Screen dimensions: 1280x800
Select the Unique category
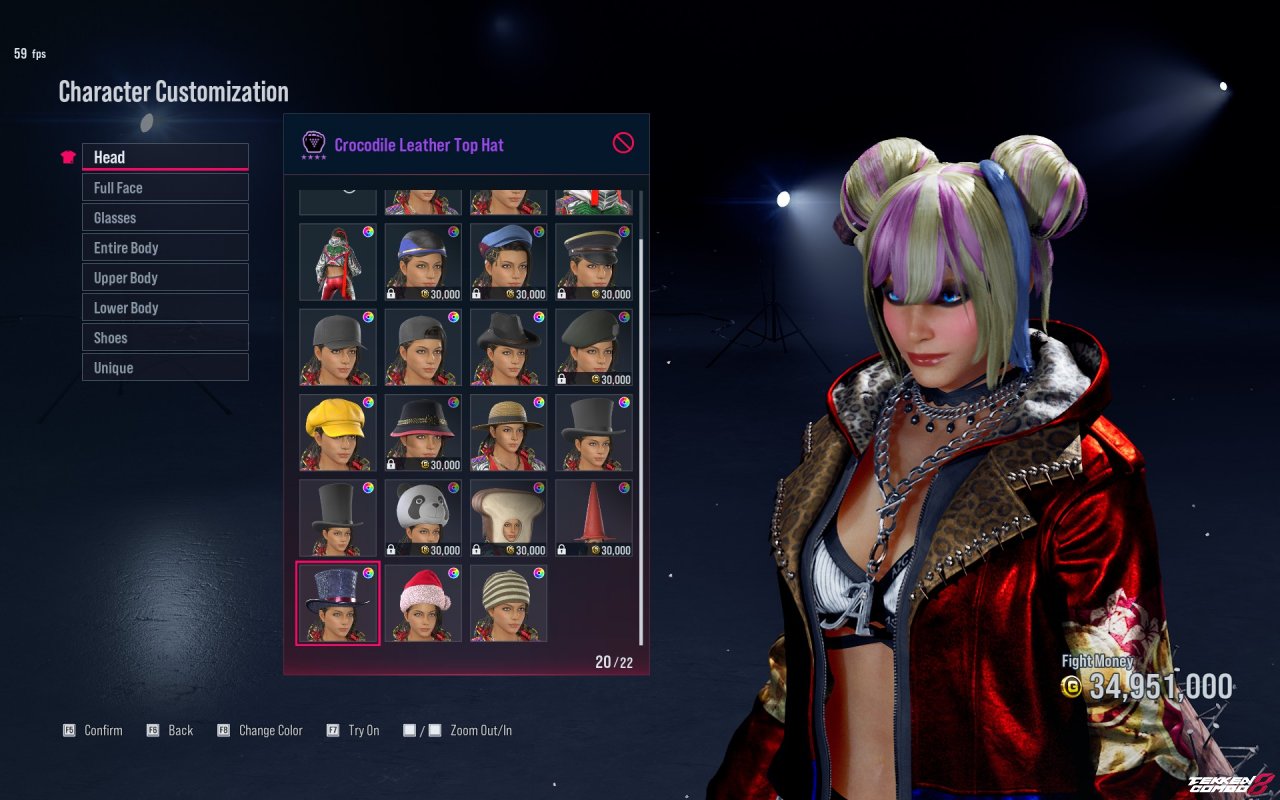pyautogui.click(x=164, y=367)
